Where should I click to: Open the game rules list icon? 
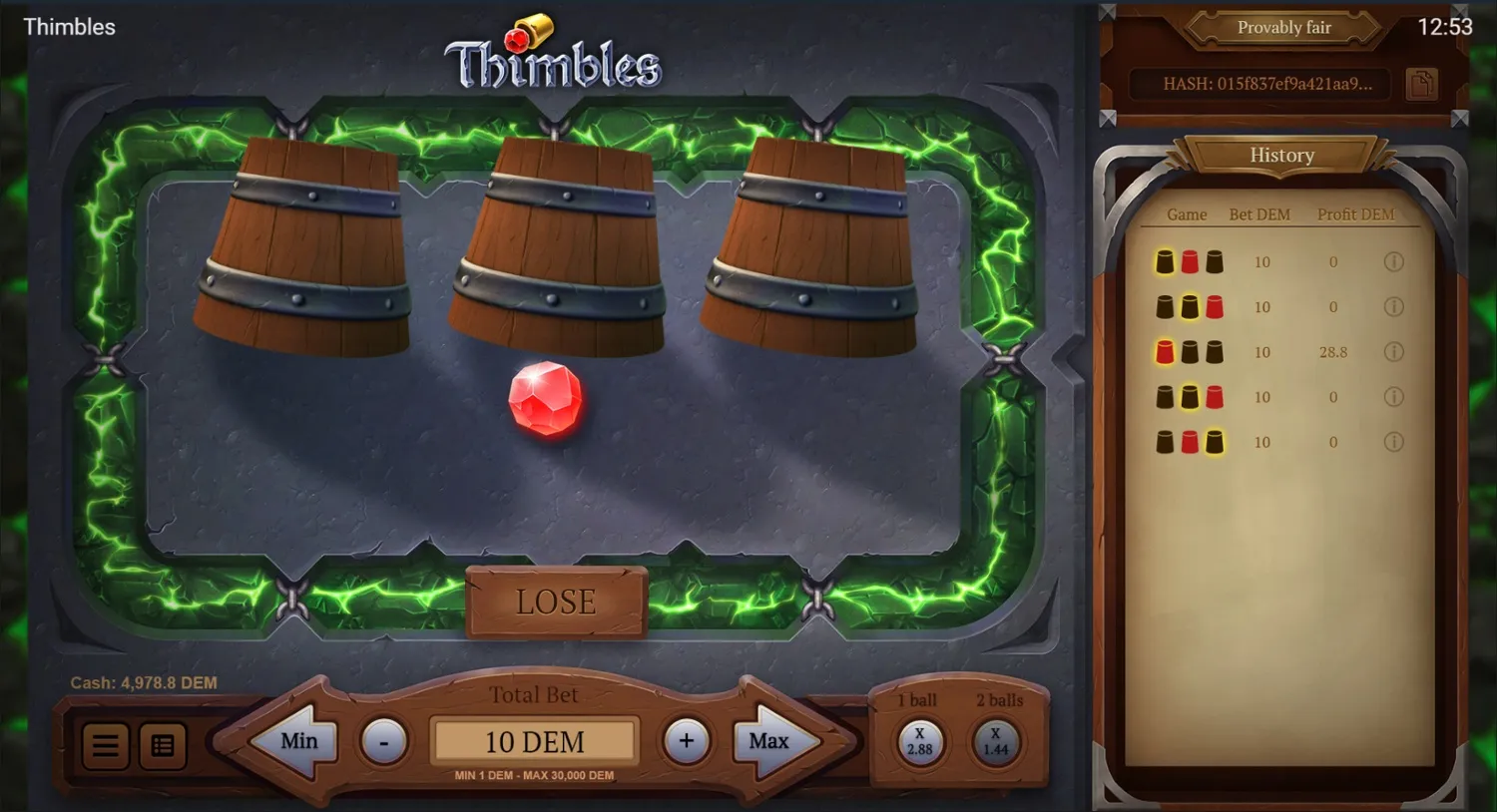tap(163, 744)
